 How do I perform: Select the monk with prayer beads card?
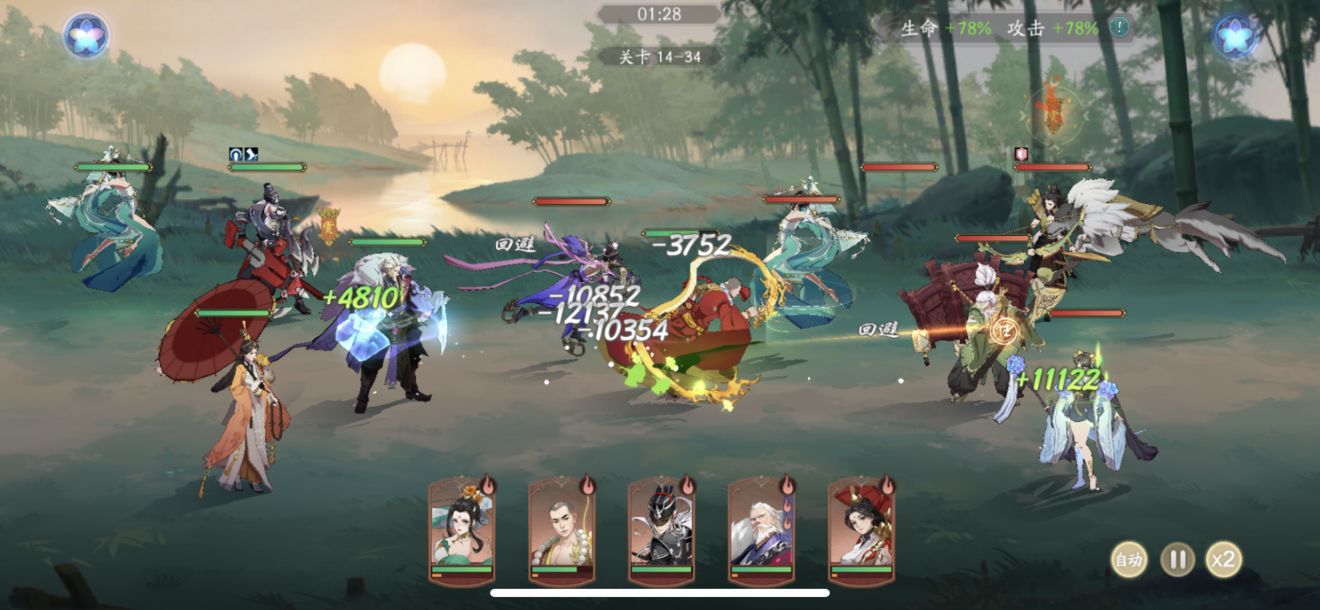(x=562, y=530)
